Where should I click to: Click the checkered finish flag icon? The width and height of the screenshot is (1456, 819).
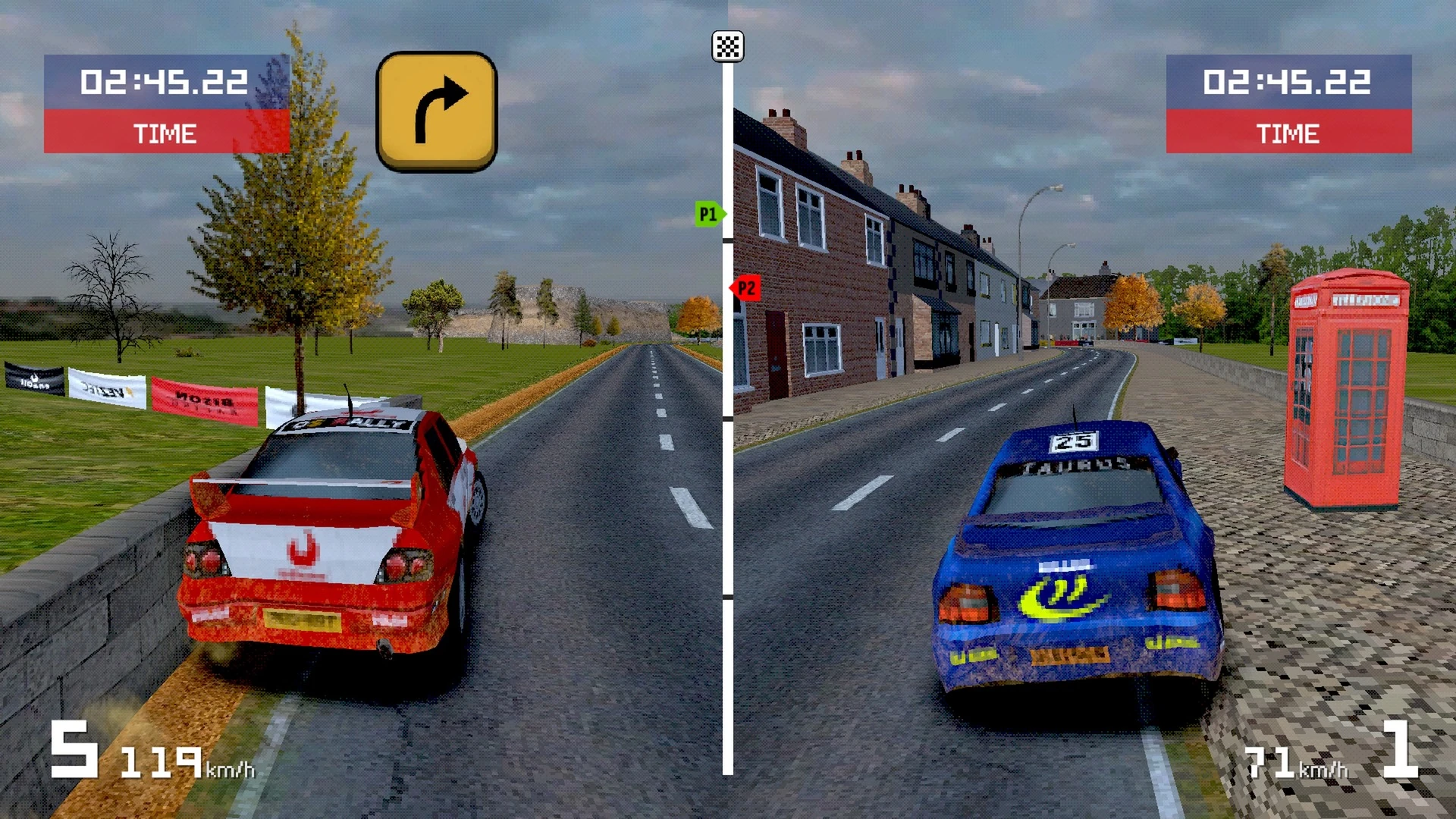click(x=727, y=47)
